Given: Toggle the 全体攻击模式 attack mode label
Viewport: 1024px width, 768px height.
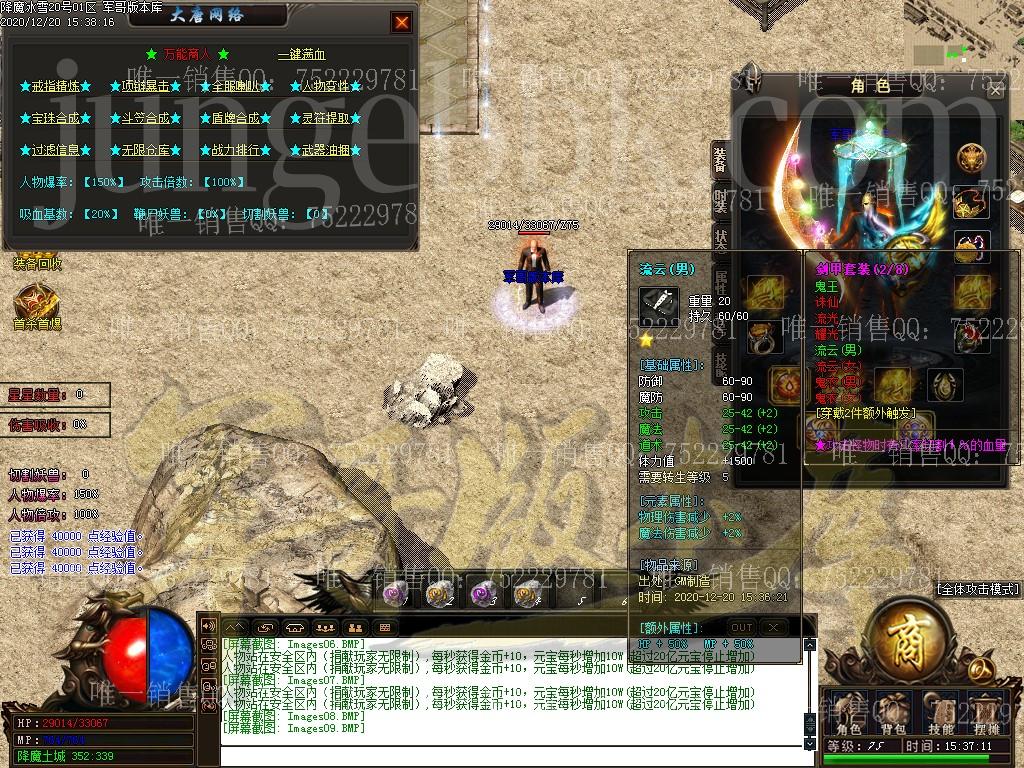Looking at the screenshot, I should point(978,590).
